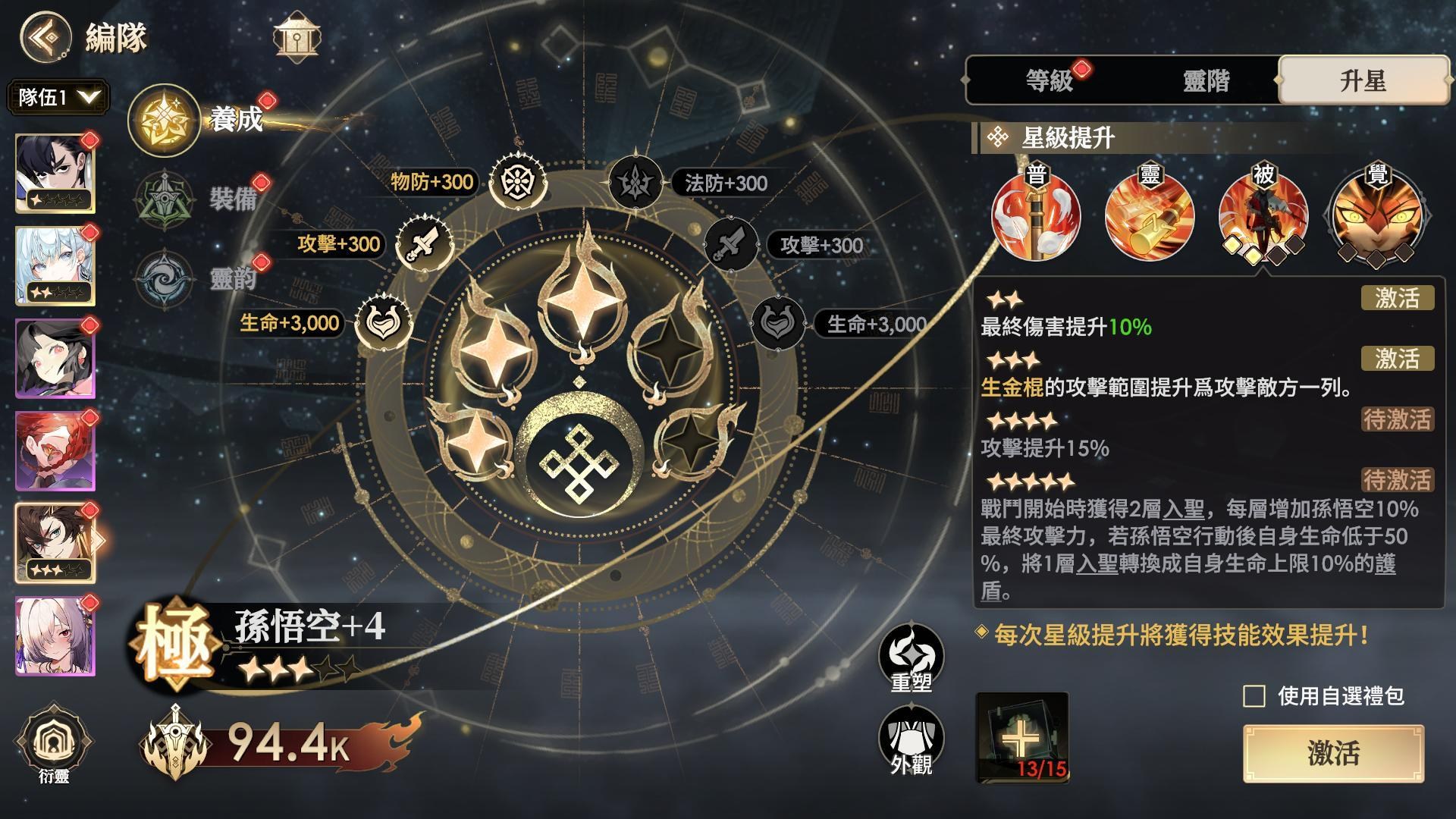Image resolution: width=1456 pixels, height=819 pixels.
Task: Open the pavilion building icon
Action: tap(297, 36)
